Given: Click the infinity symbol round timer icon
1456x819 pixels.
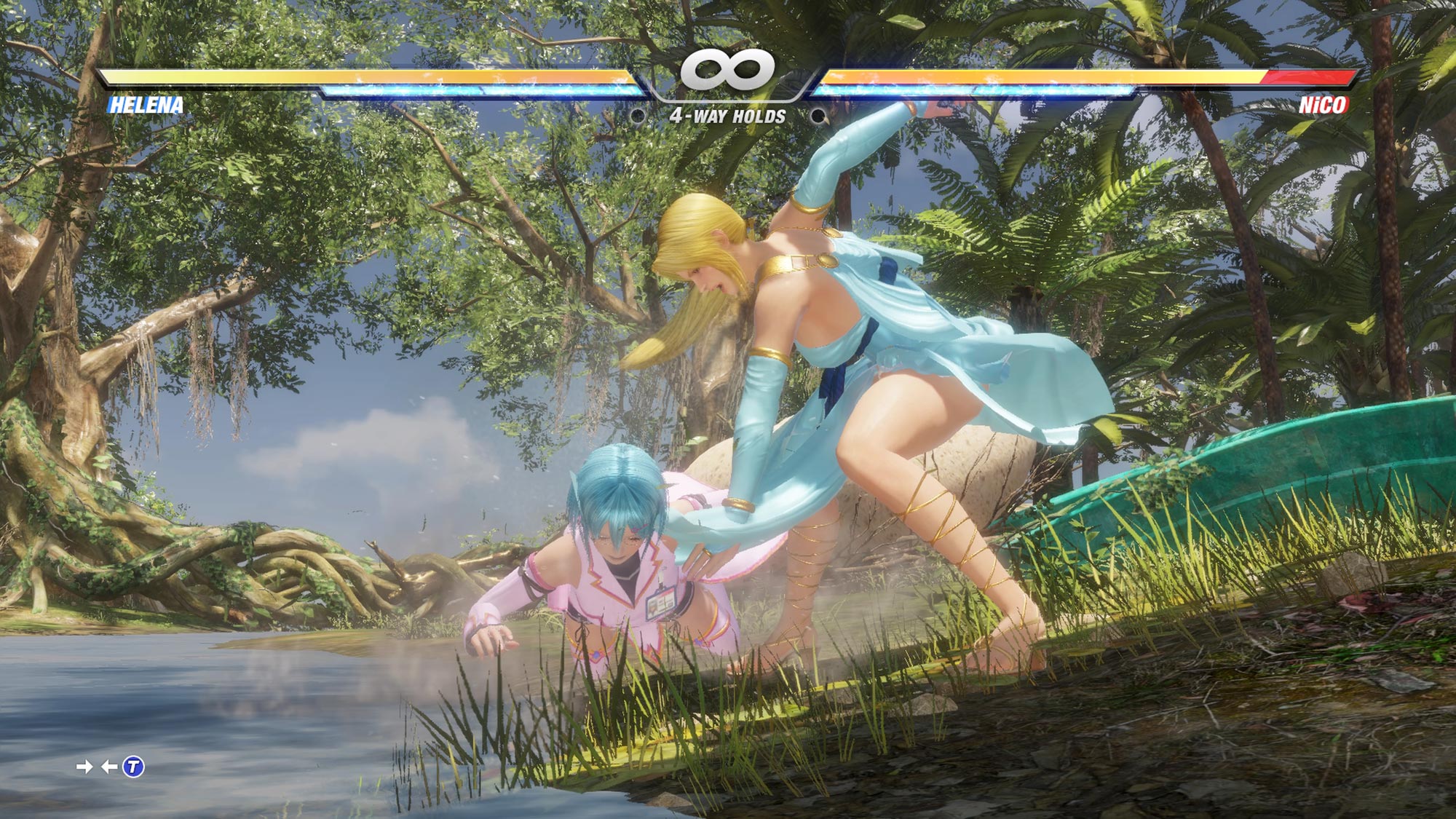Looking at the screenshot, I should tap(728, 69).
